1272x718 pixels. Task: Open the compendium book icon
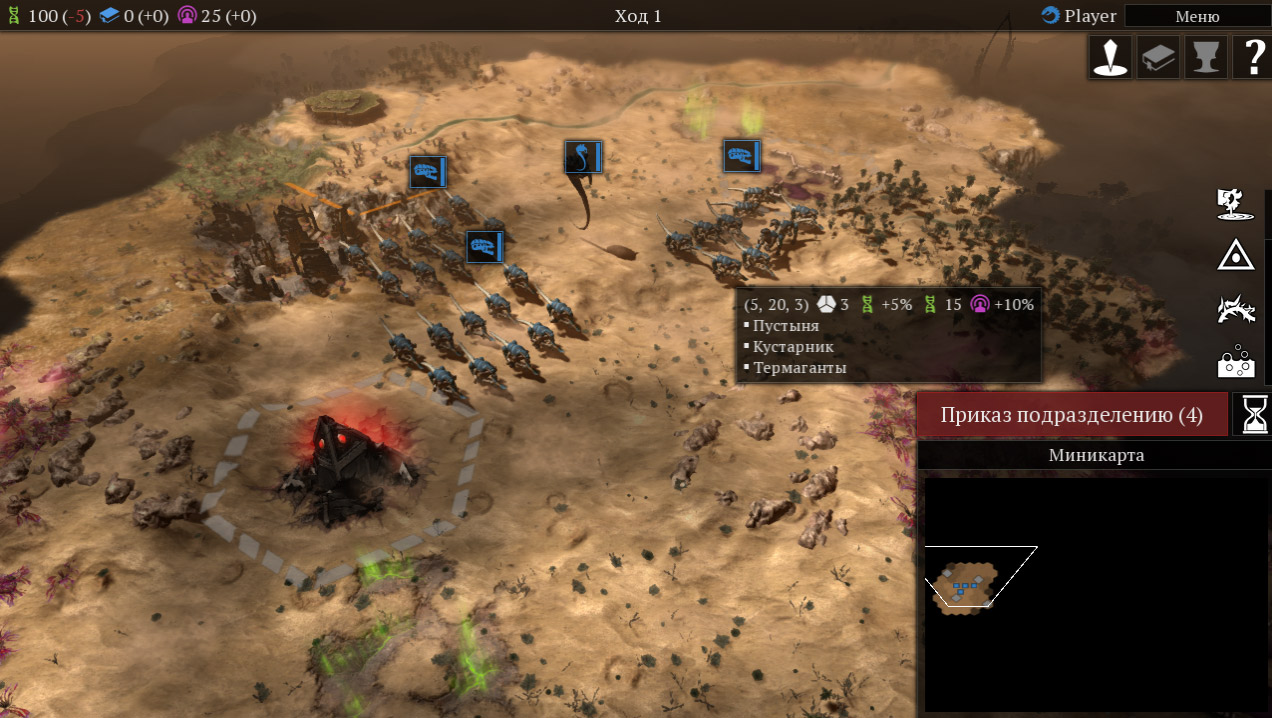[1158, 57]
